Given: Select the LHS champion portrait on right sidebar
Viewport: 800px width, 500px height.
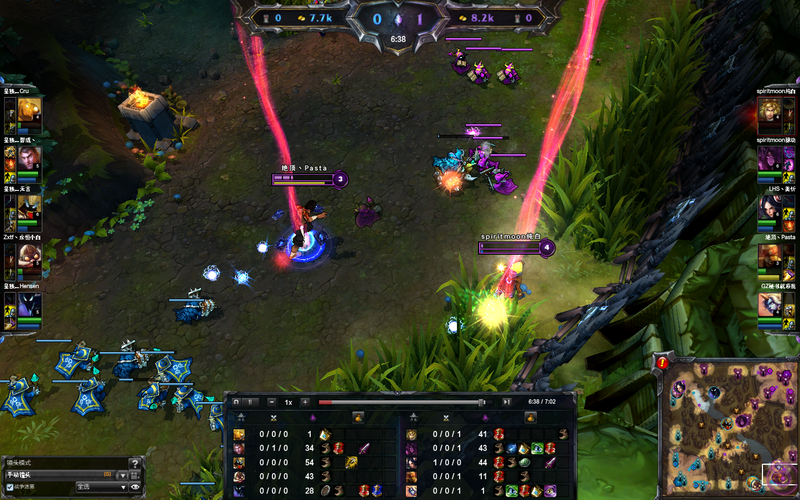Looking at the screenshot, I should pyautogui.click(x=769, y=207).
